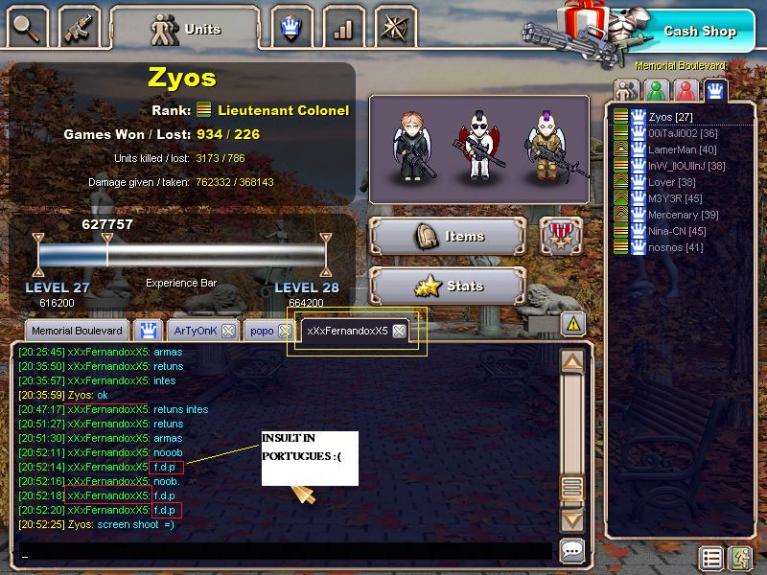Close the xXxFernandoxX5 chat tab
The width and height of the screenshot is (767, 575).
pyautogui.click(x=399, y=331)
